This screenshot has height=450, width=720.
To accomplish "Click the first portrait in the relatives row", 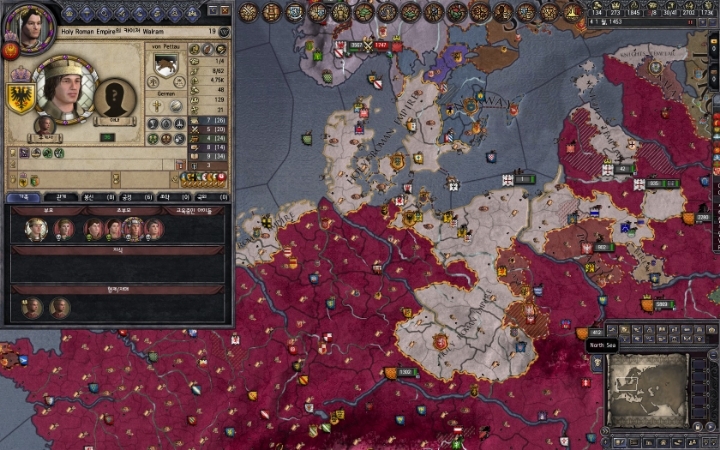I will coord(35,228).
